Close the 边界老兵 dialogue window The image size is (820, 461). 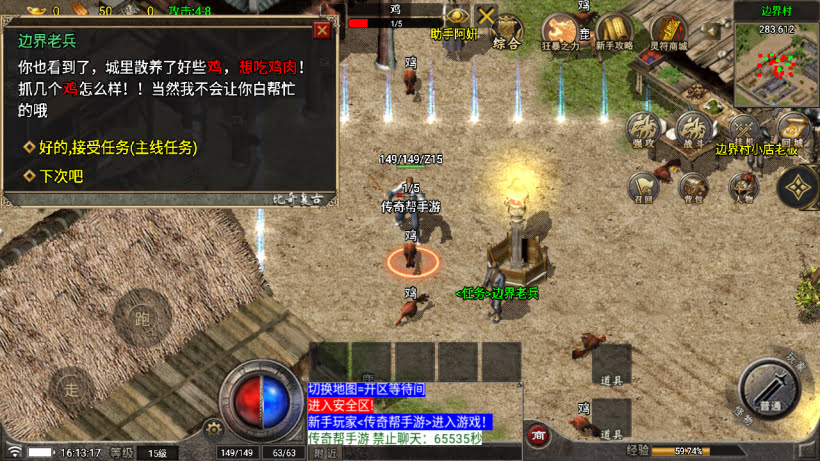[321, 30]
